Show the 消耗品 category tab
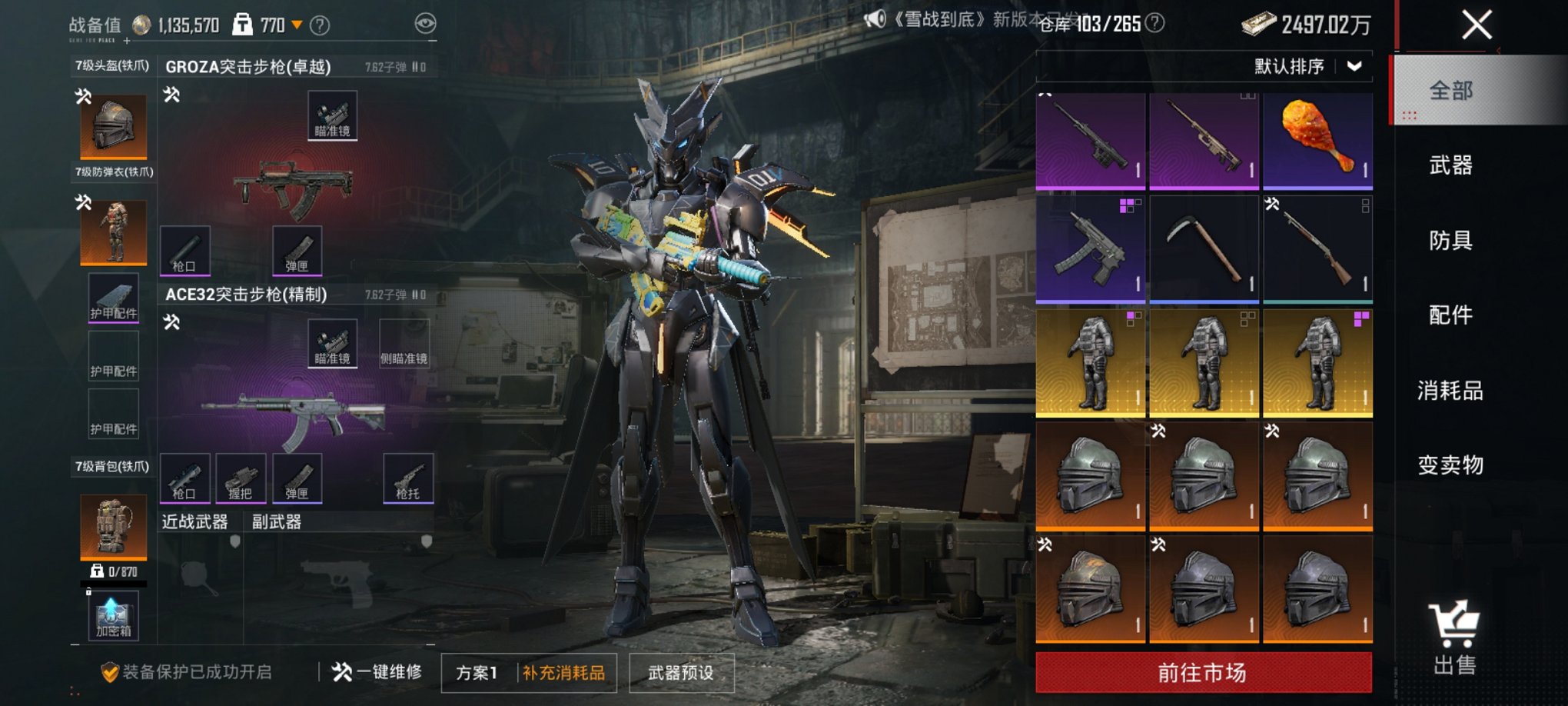Viewport: 1568px width, 706px height. point(1450,390)
